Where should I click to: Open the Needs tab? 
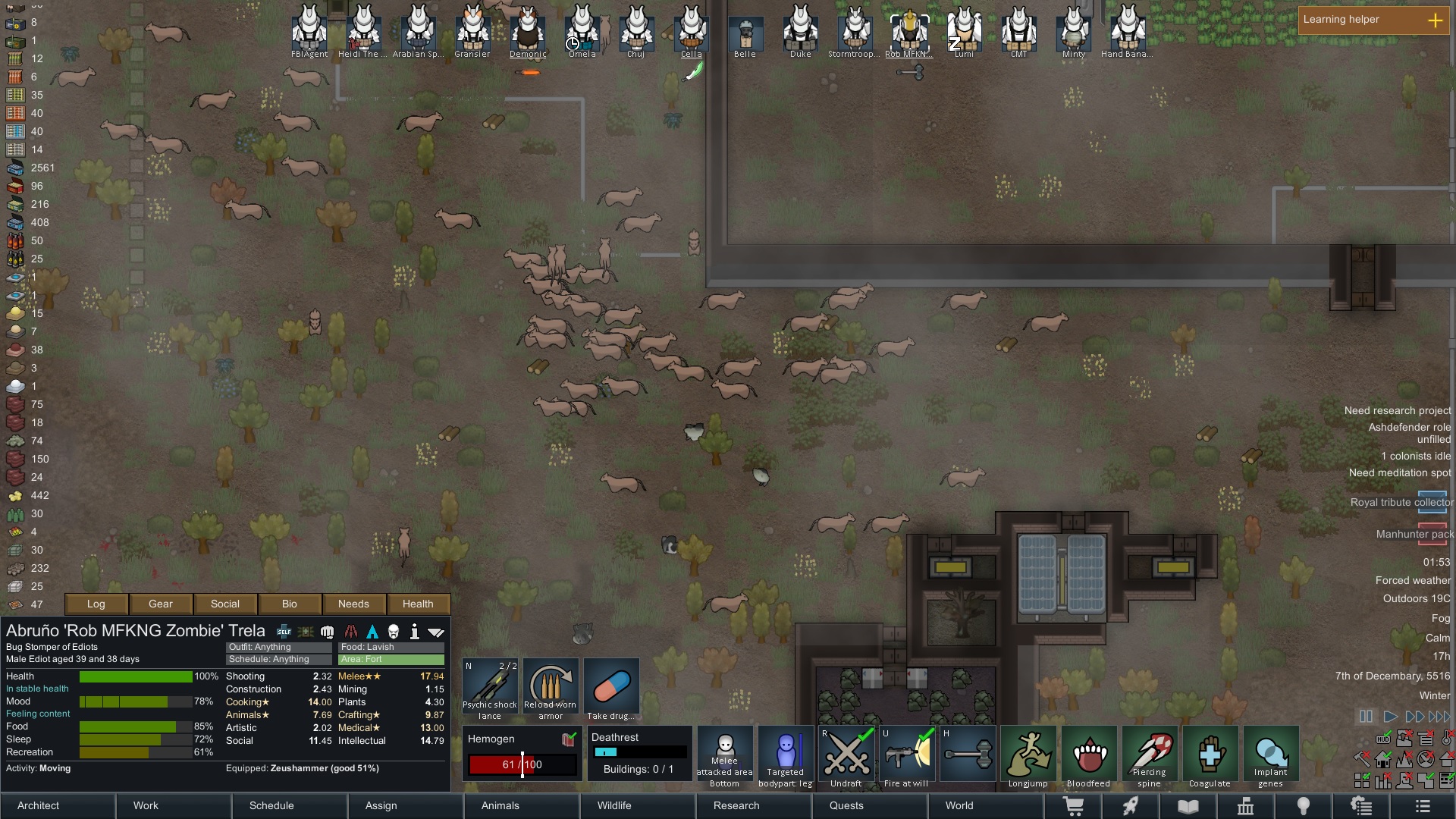pyautogui.click(x=353, y=604)
